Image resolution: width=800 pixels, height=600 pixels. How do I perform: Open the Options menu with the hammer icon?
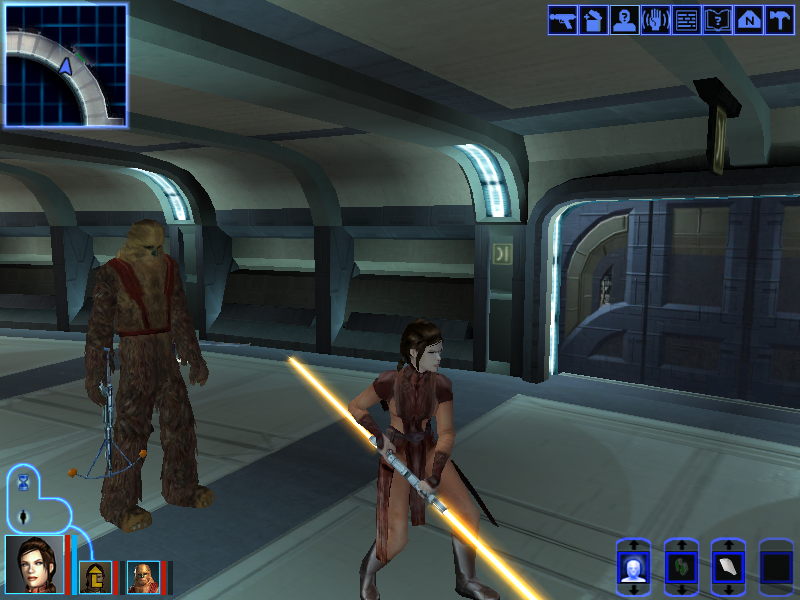pos(778,20)
